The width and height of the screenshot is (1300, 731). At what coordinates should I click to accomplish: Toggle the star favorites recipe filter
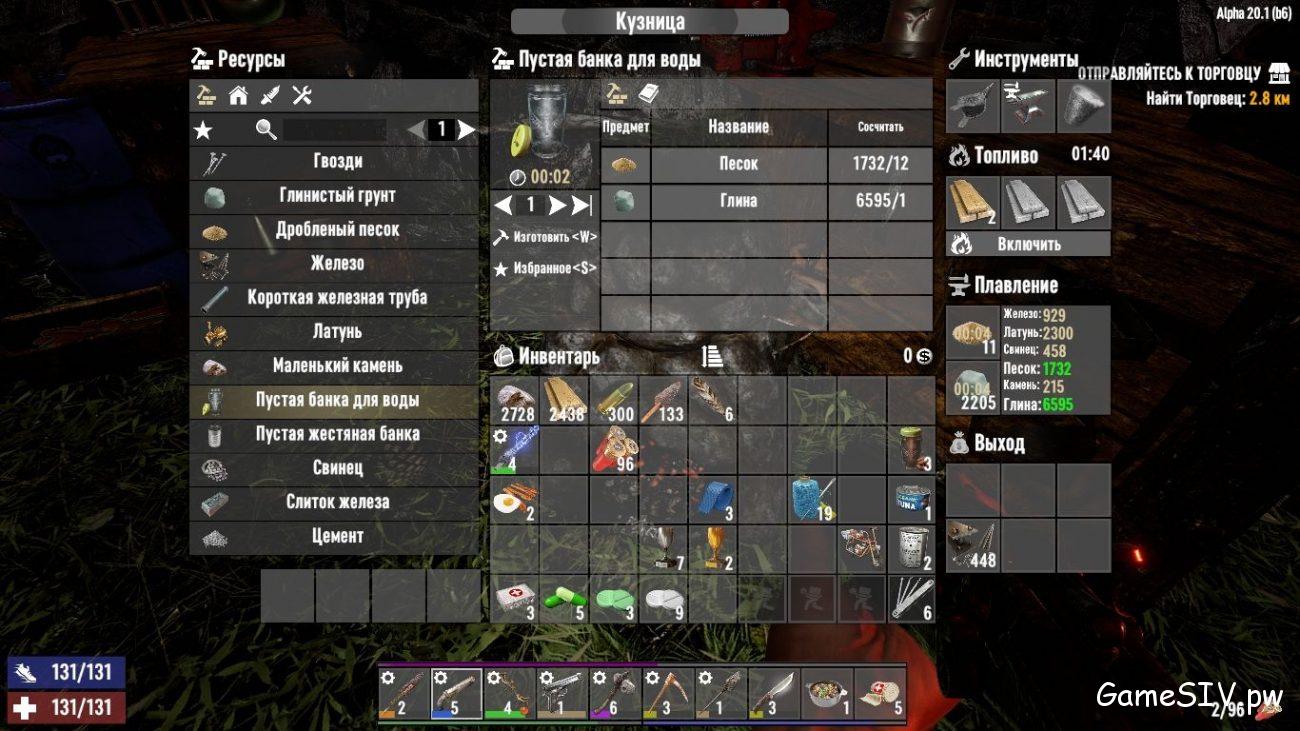(205, 129)
